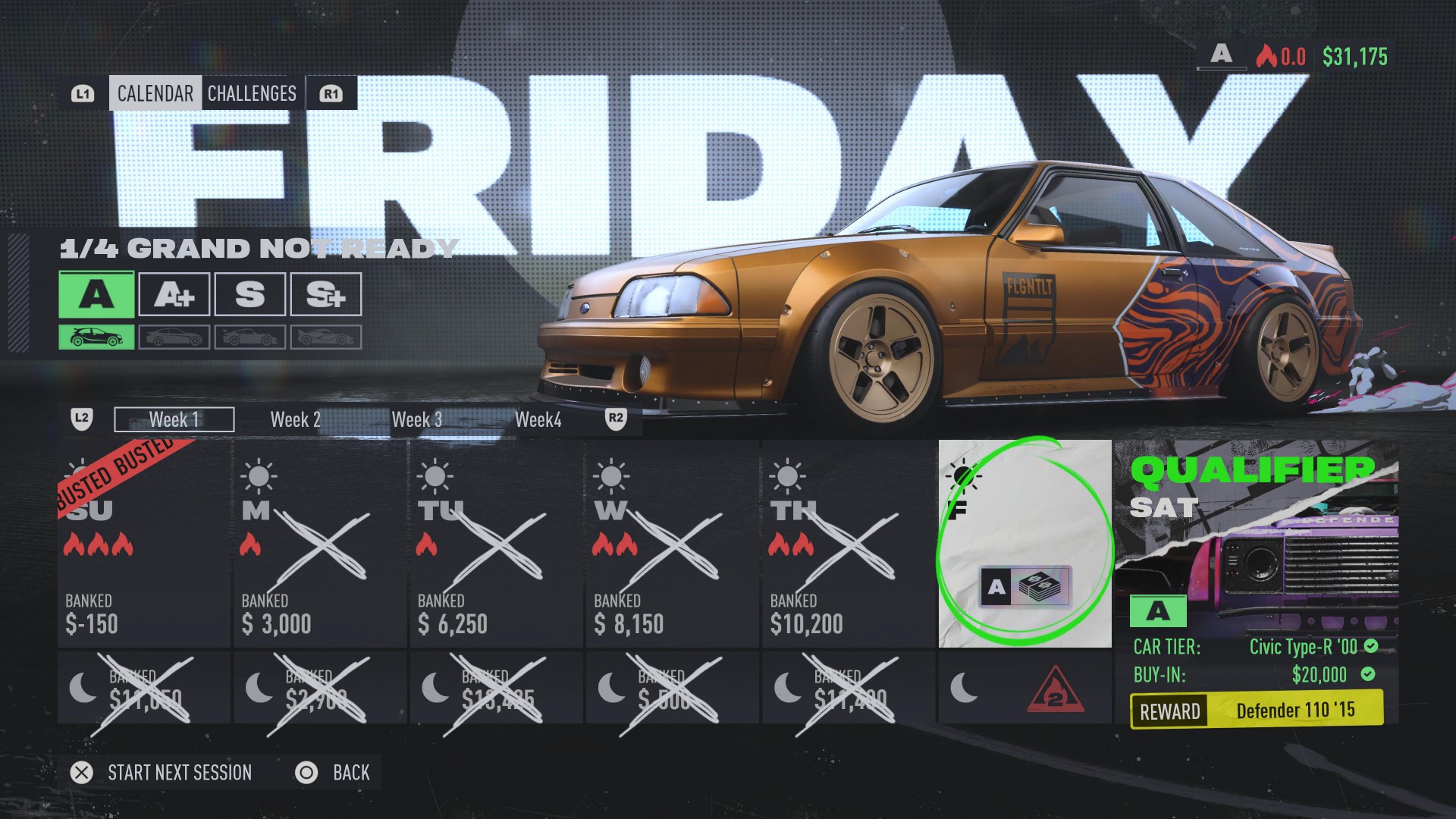The height and width of the screenshot is (819, 1456).
Task: Click the green car class icon
Action: 96,336
